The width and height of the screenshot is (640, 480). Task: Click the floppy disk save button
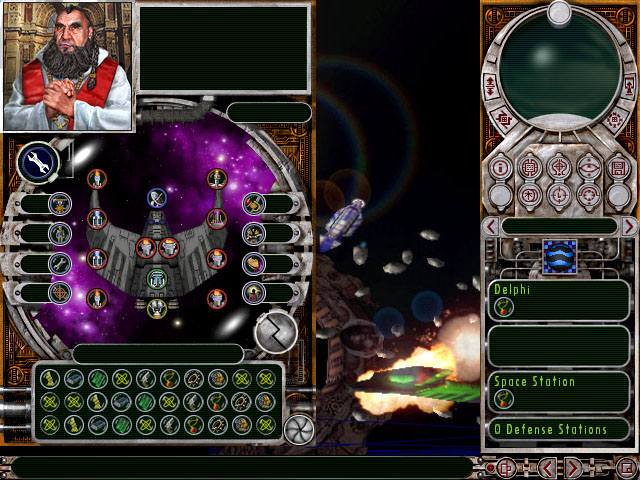pos(617,167)
